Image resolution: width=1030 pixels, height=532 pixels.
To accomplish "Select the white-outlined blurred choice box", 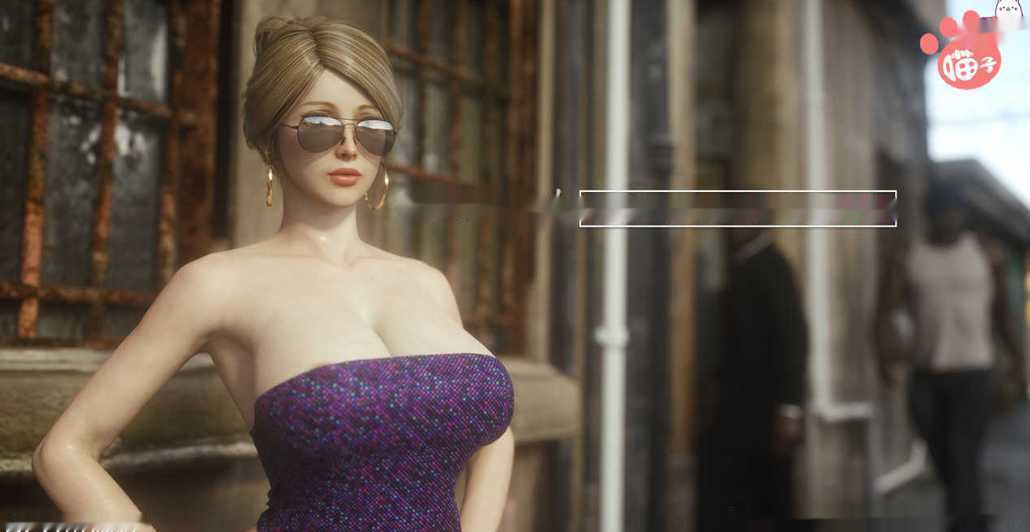I will [737, 208].
